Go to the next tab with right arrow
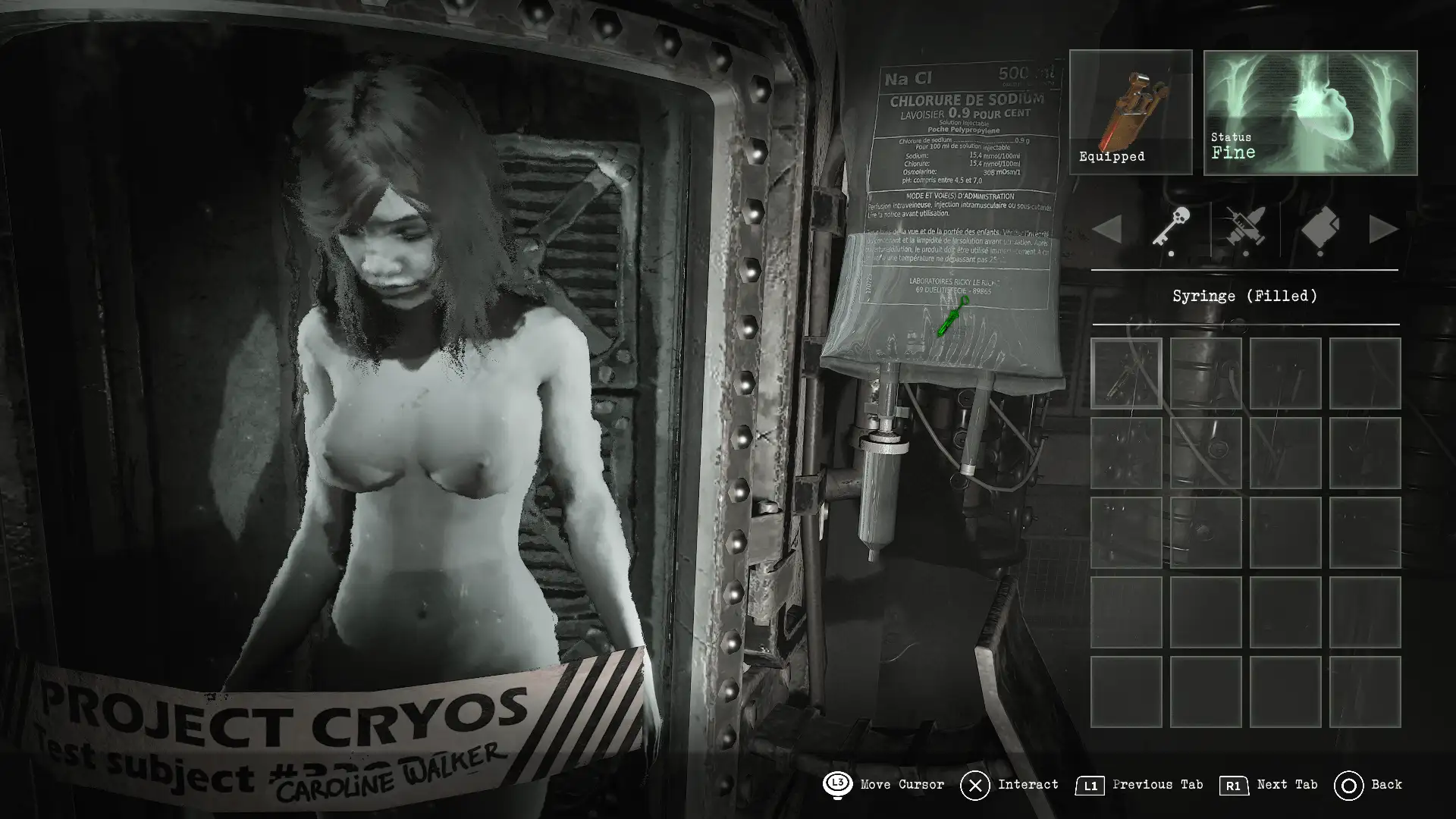This screenshot has height=819, width=1456. pyautogui.click(x=1382, y=229)
